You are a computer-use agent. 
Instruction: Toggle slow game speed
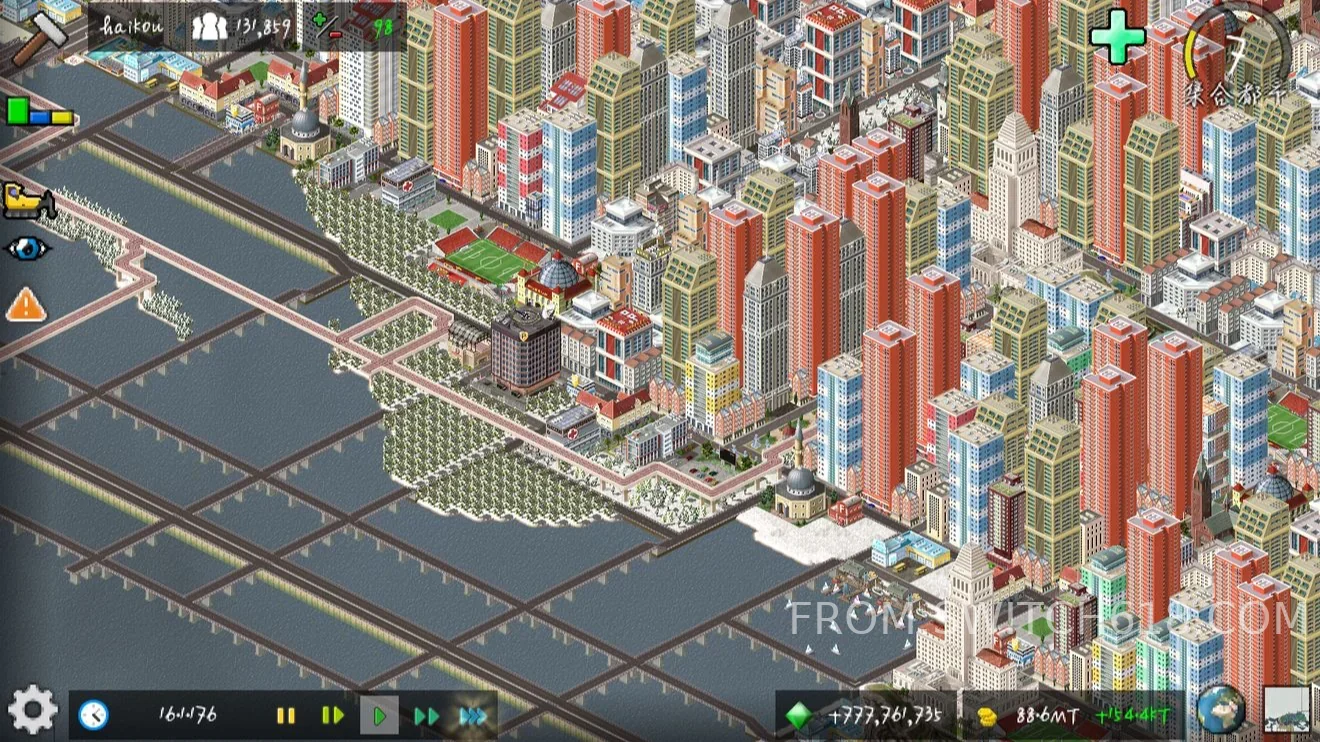click(x=333, y=714)
